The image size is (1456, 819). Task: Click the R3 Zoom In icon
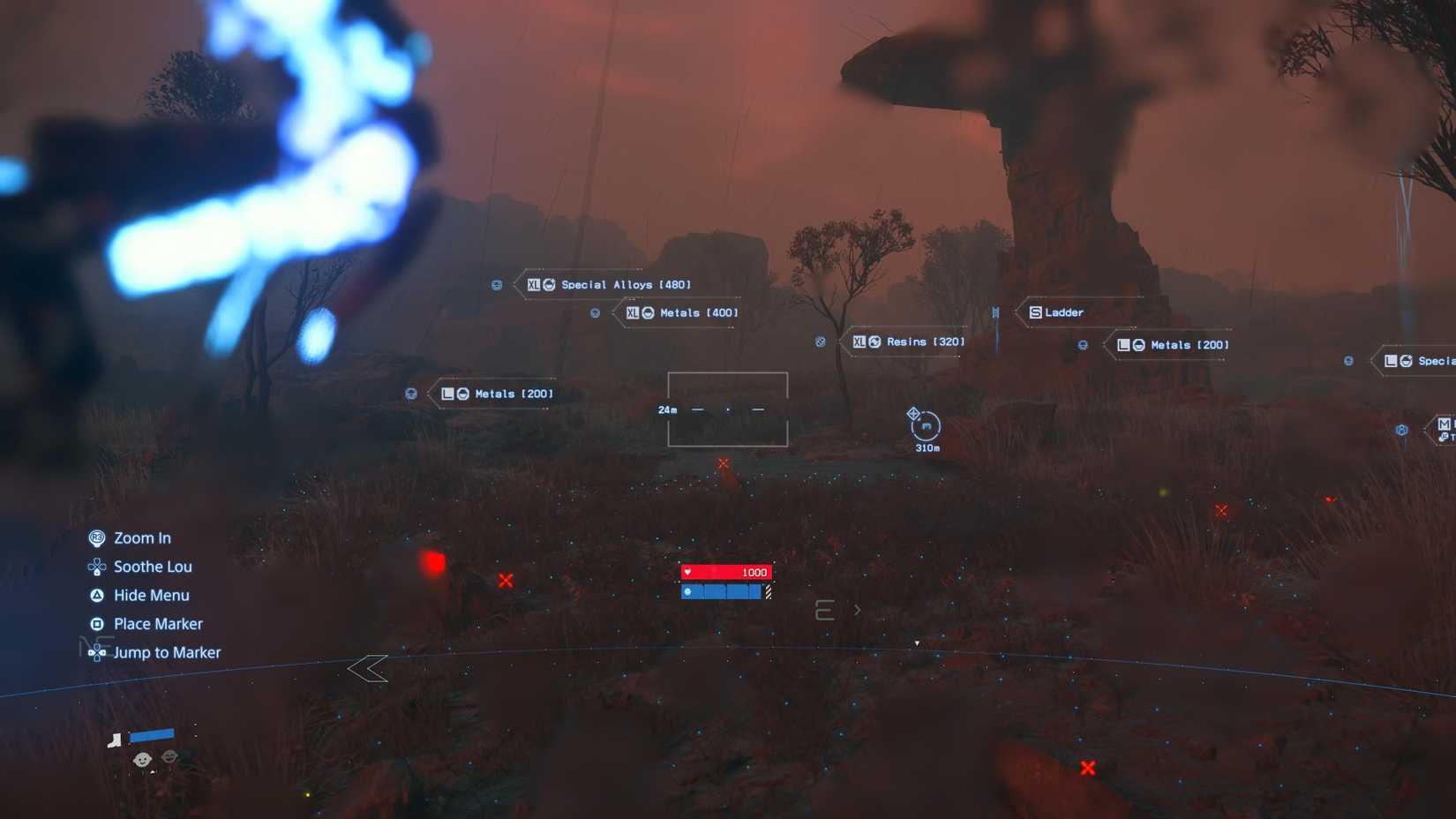coord(99,537)
